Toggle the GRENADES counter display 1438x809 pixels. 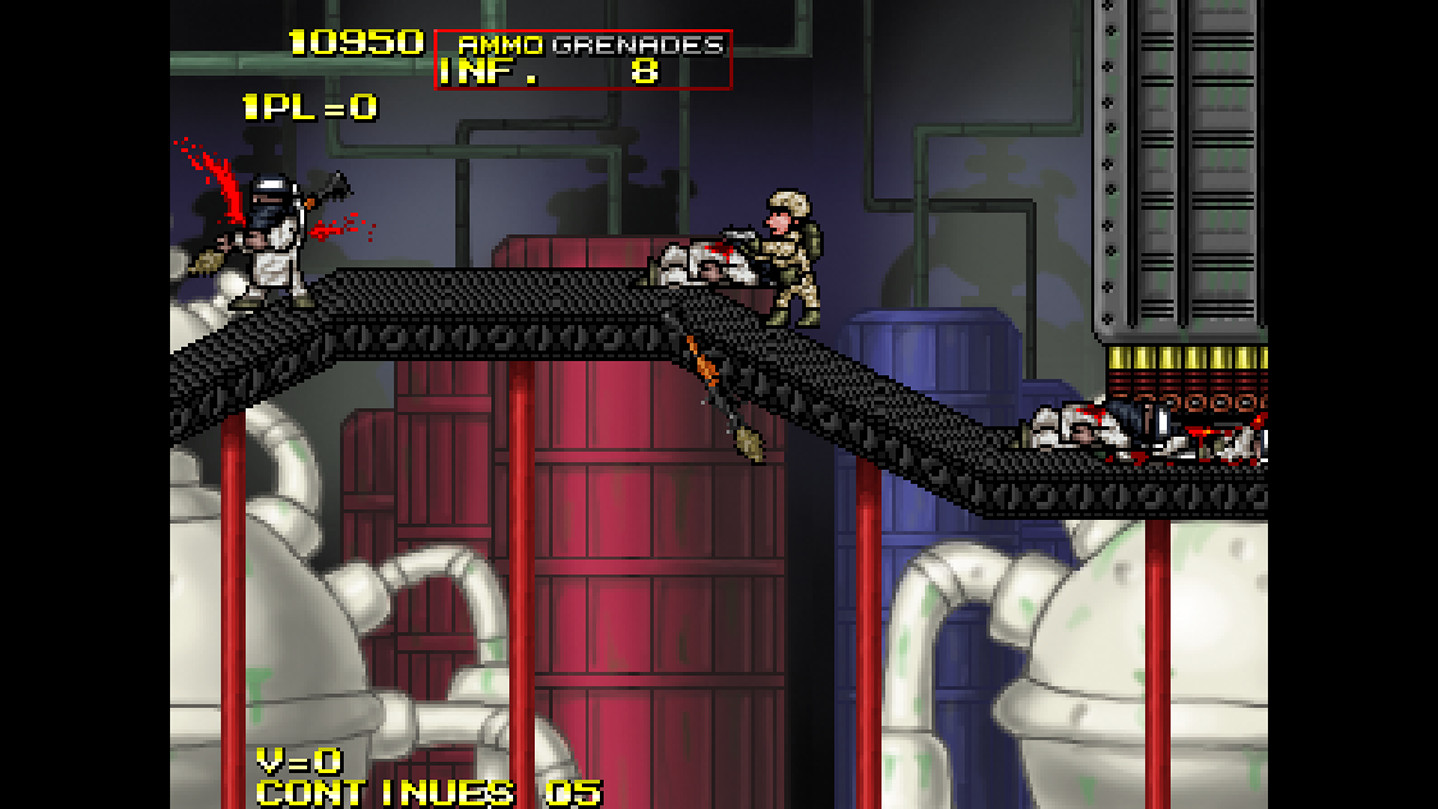(x=640, y=44)
